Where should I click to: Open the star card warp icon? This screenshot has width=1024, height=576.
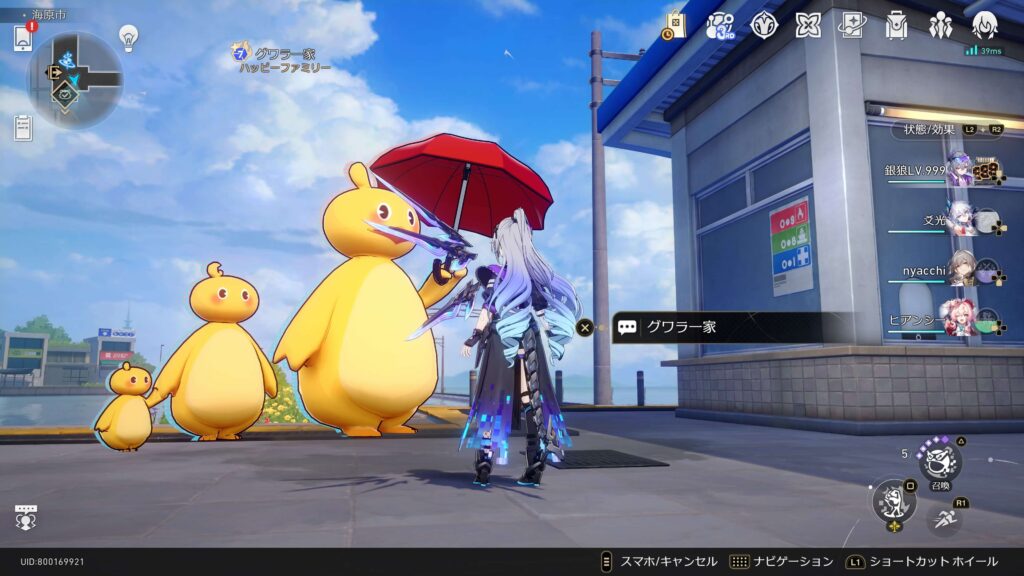tap(852, 25)
